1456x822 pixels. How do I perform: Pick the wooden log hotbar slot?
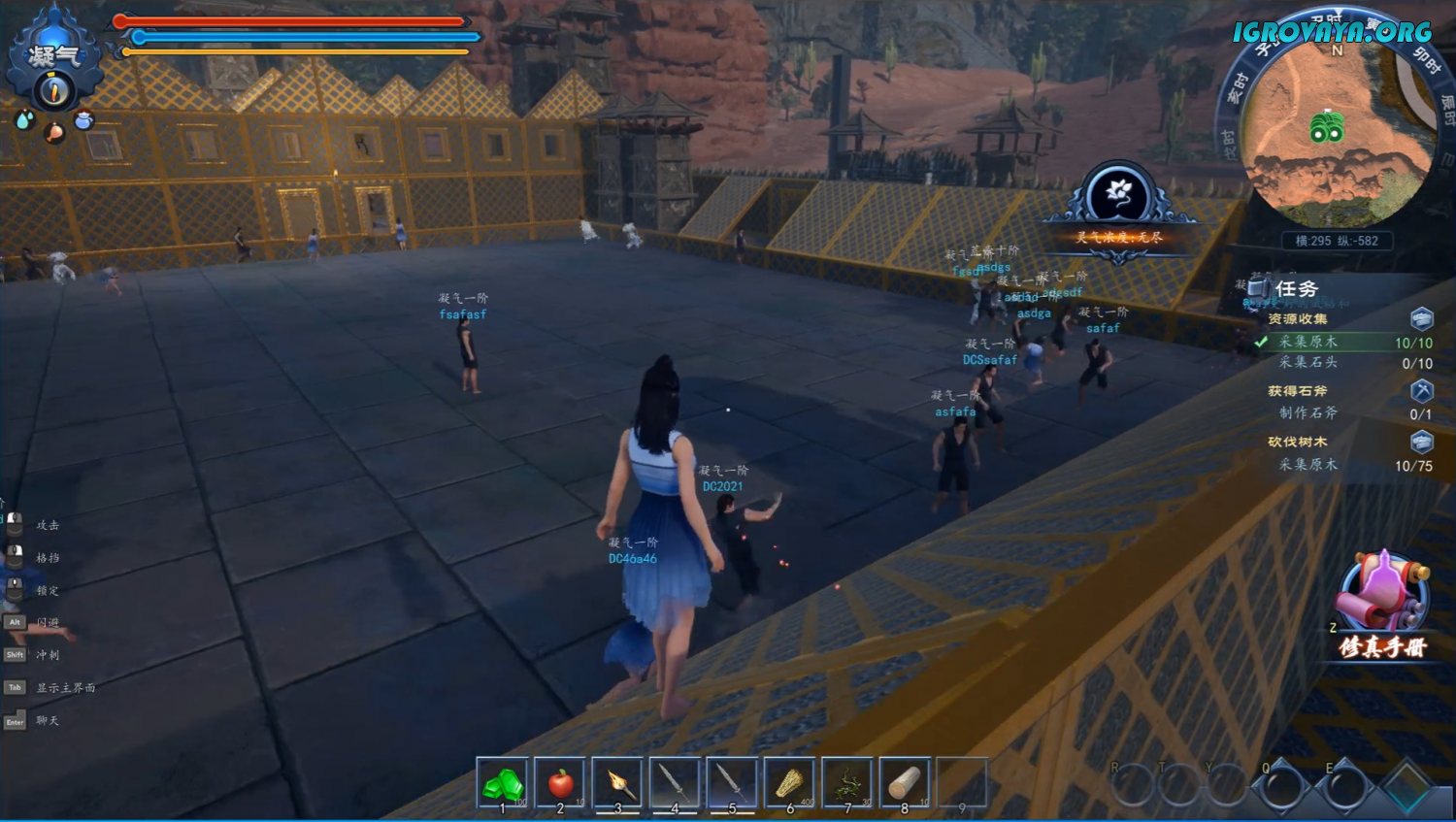point(905,783)
